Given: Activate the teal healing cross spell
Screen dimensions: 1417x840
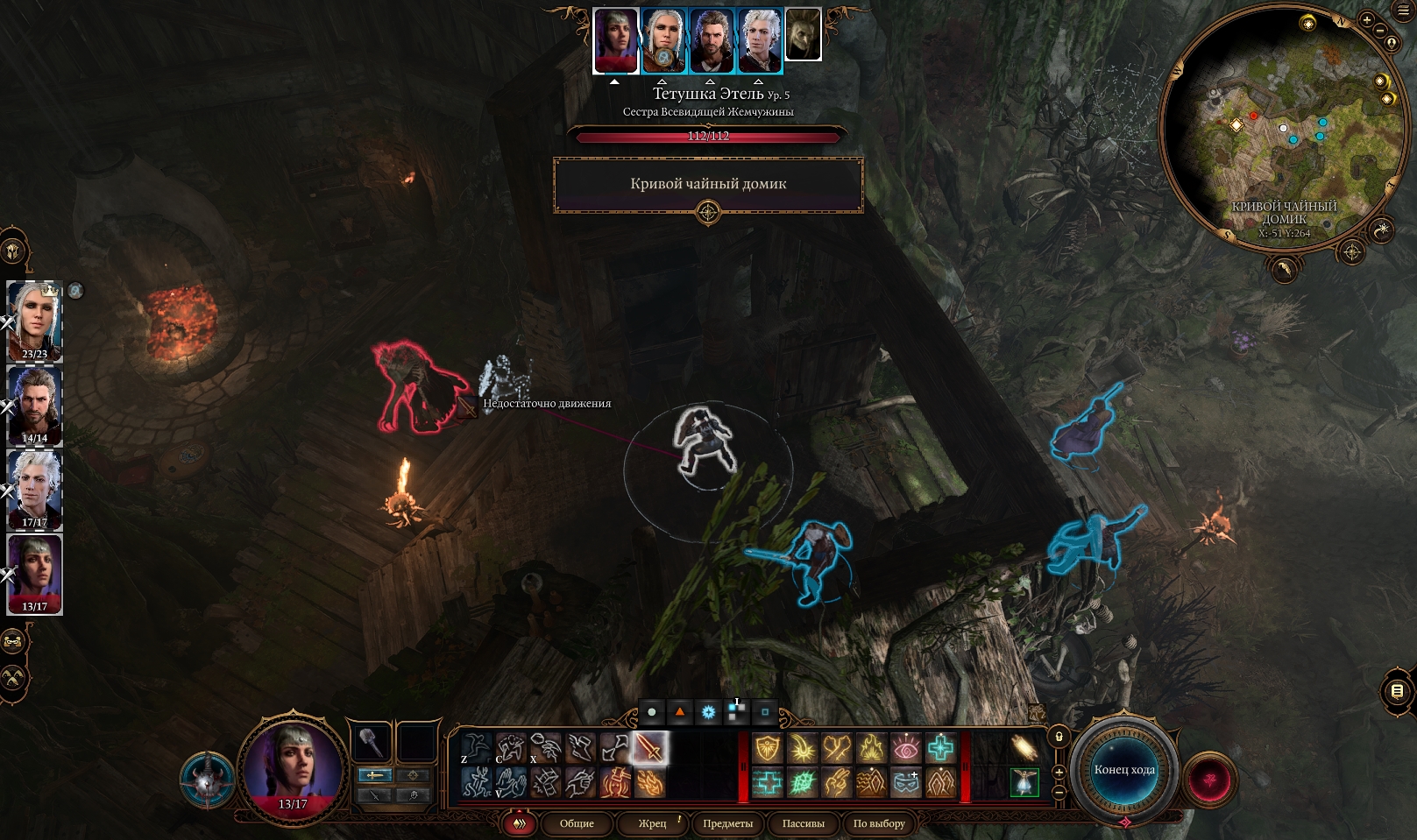Looking at the screenshot, I should pos(941,748).
